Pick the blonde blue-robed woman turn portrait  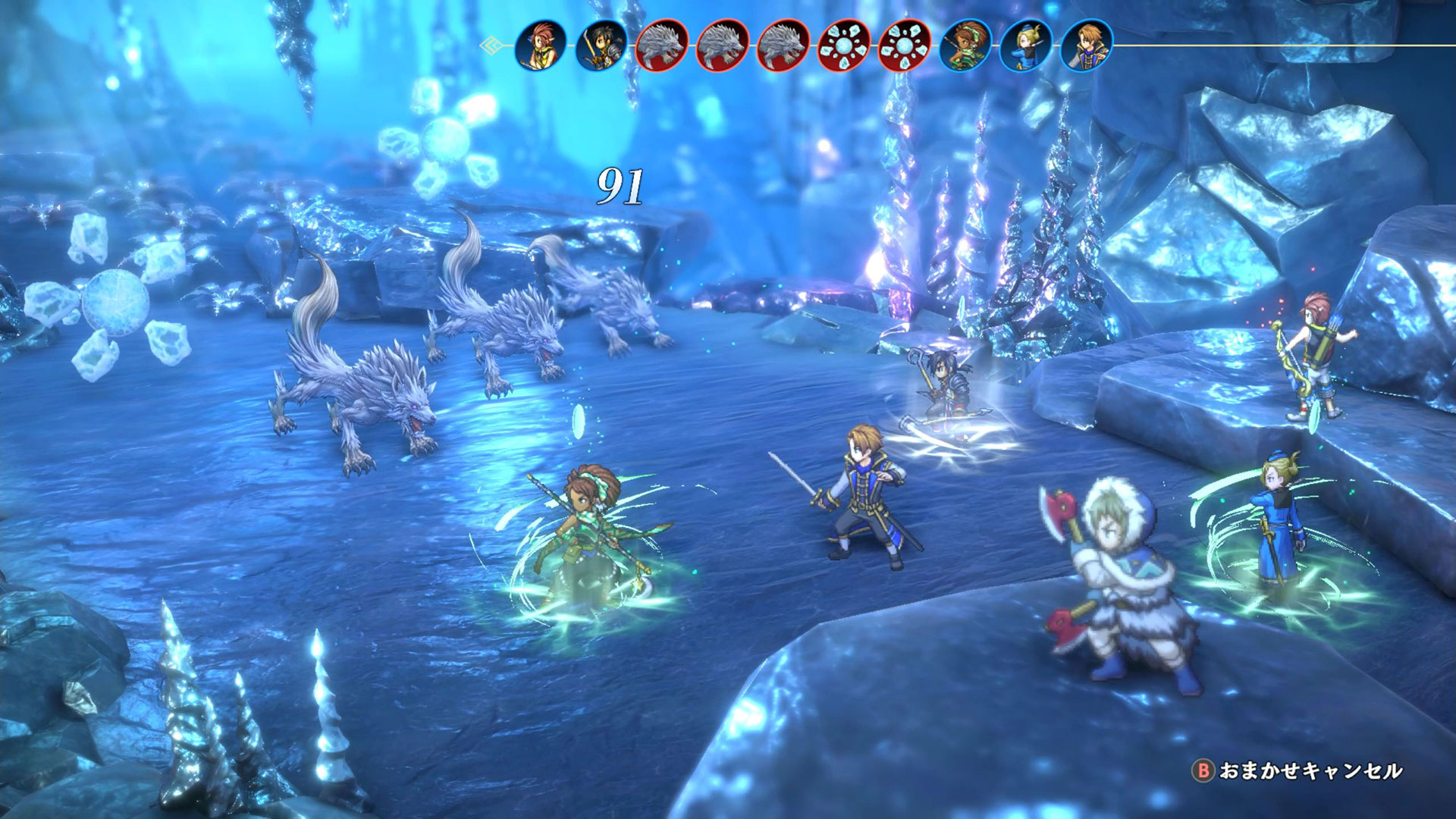[1025, 45]
